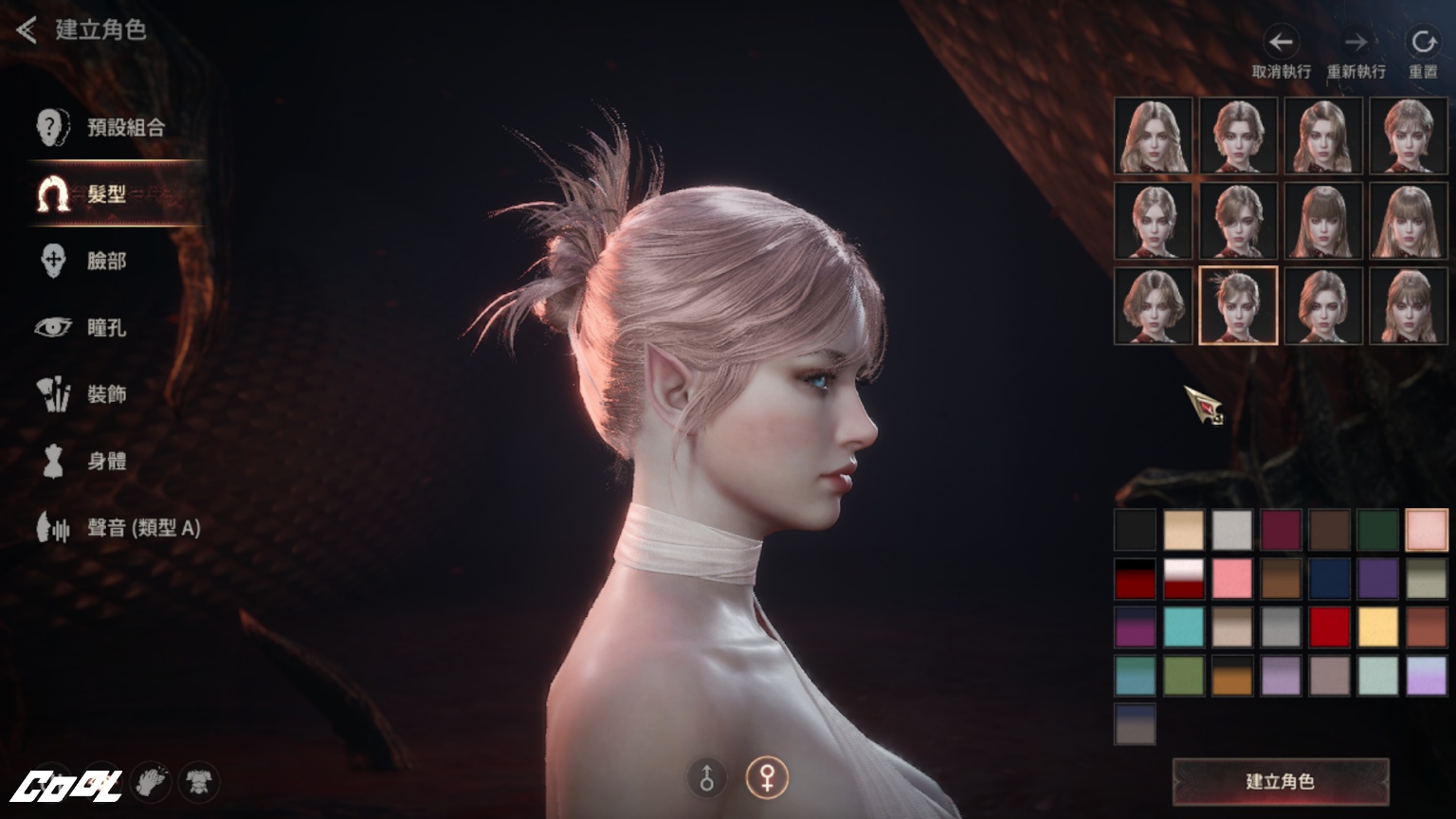The image size is (1456, 819).
Task: Pick the bright red hair color swatch
Action: coord(1329,627)
